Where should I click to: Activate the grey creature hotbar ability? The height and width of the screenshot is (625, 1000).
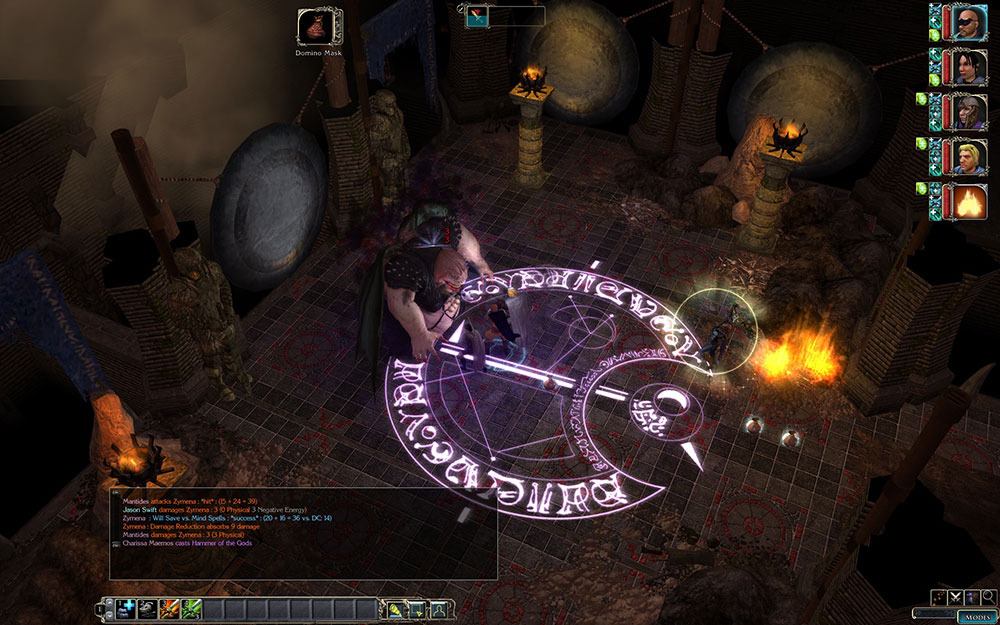coord(148,608)
